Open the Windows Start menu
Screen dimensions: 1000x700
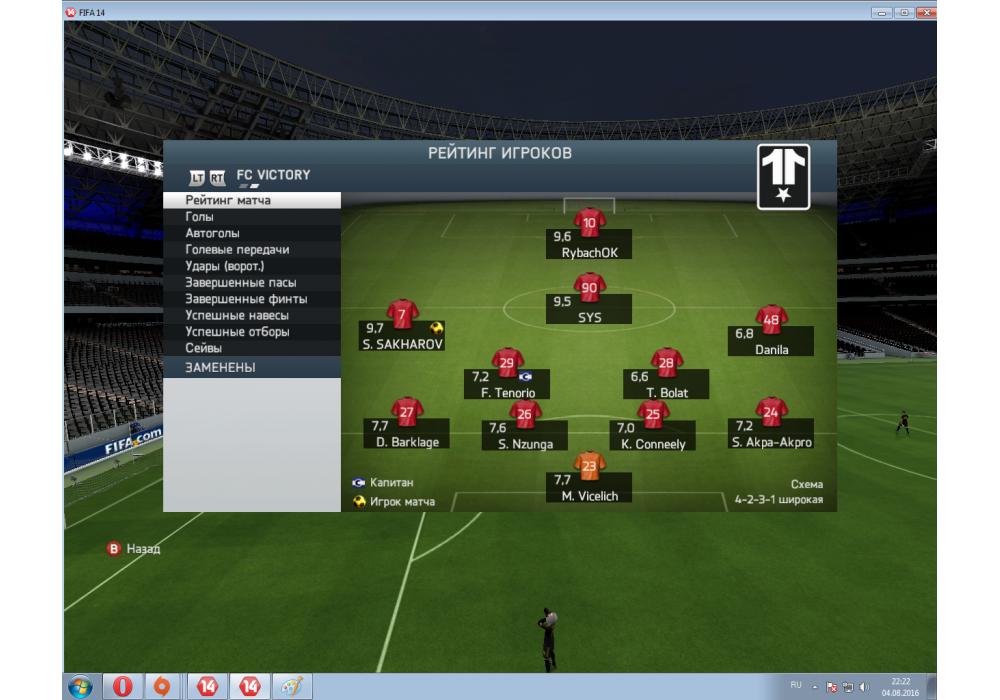pyautogui.click(x=80, y=687)
